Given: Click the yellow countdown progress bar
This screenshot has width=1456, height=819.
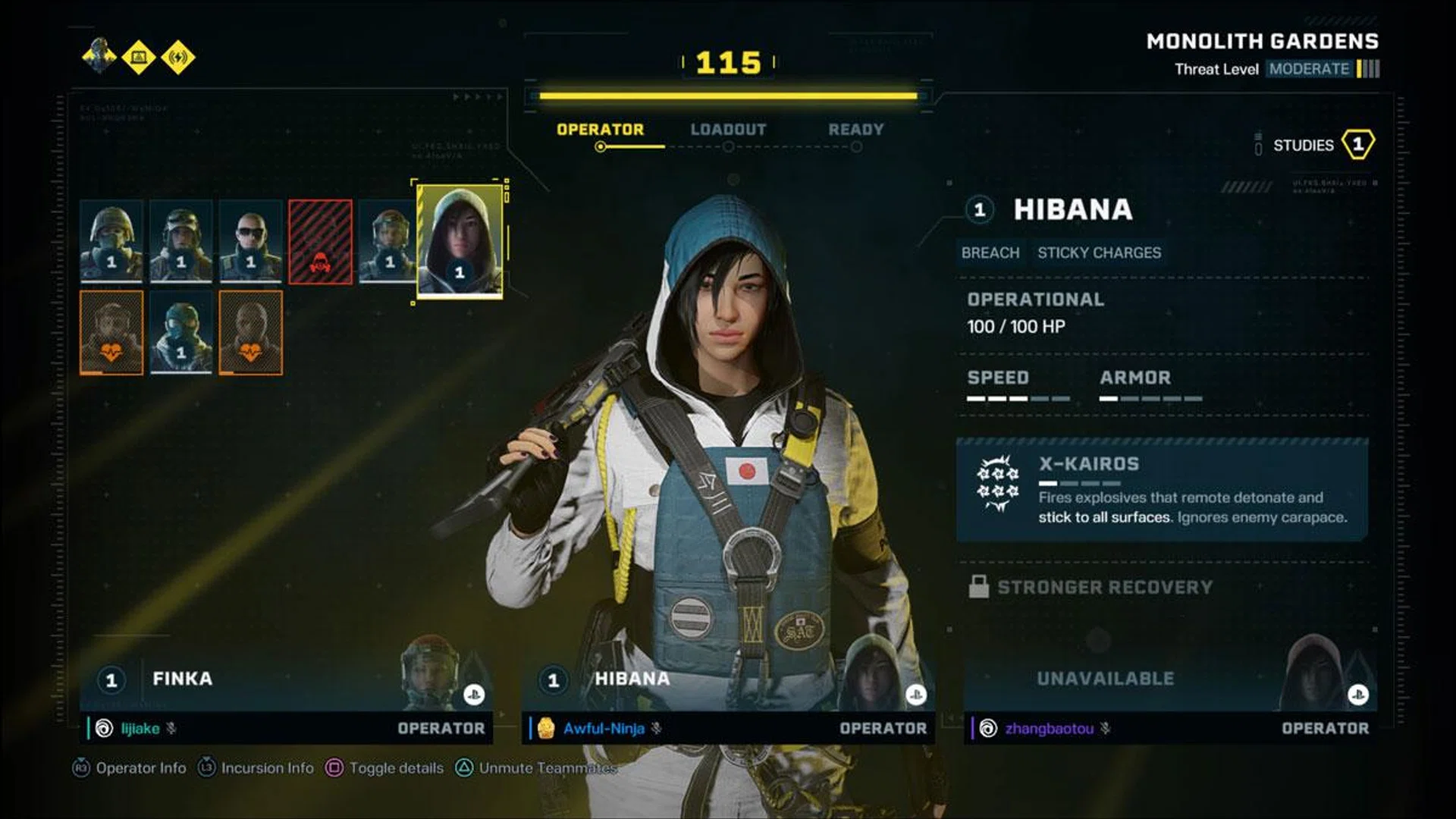Looking at the screenshot, I should click(730, 94).
